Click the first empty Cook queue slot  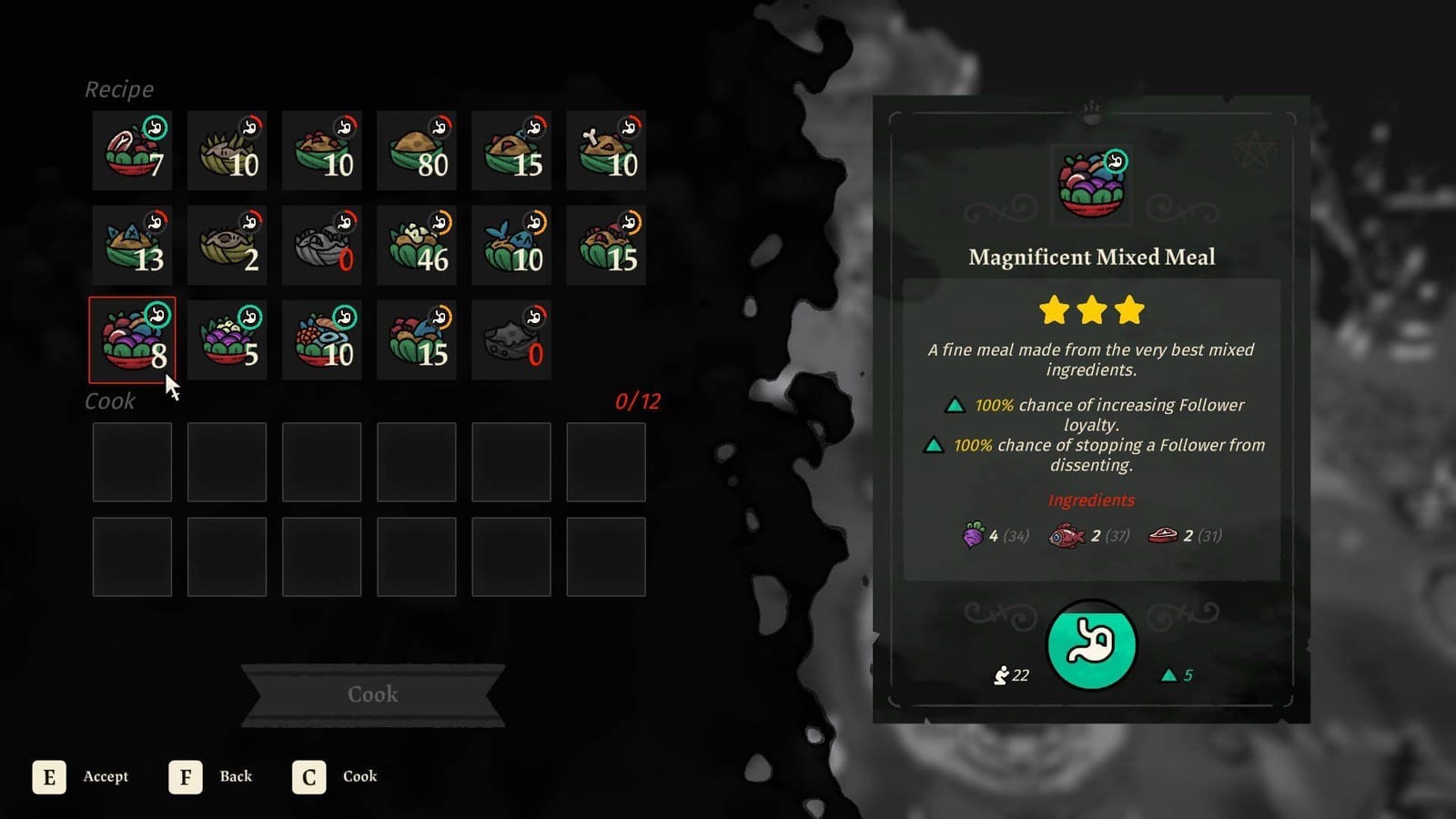coord(132,462)
